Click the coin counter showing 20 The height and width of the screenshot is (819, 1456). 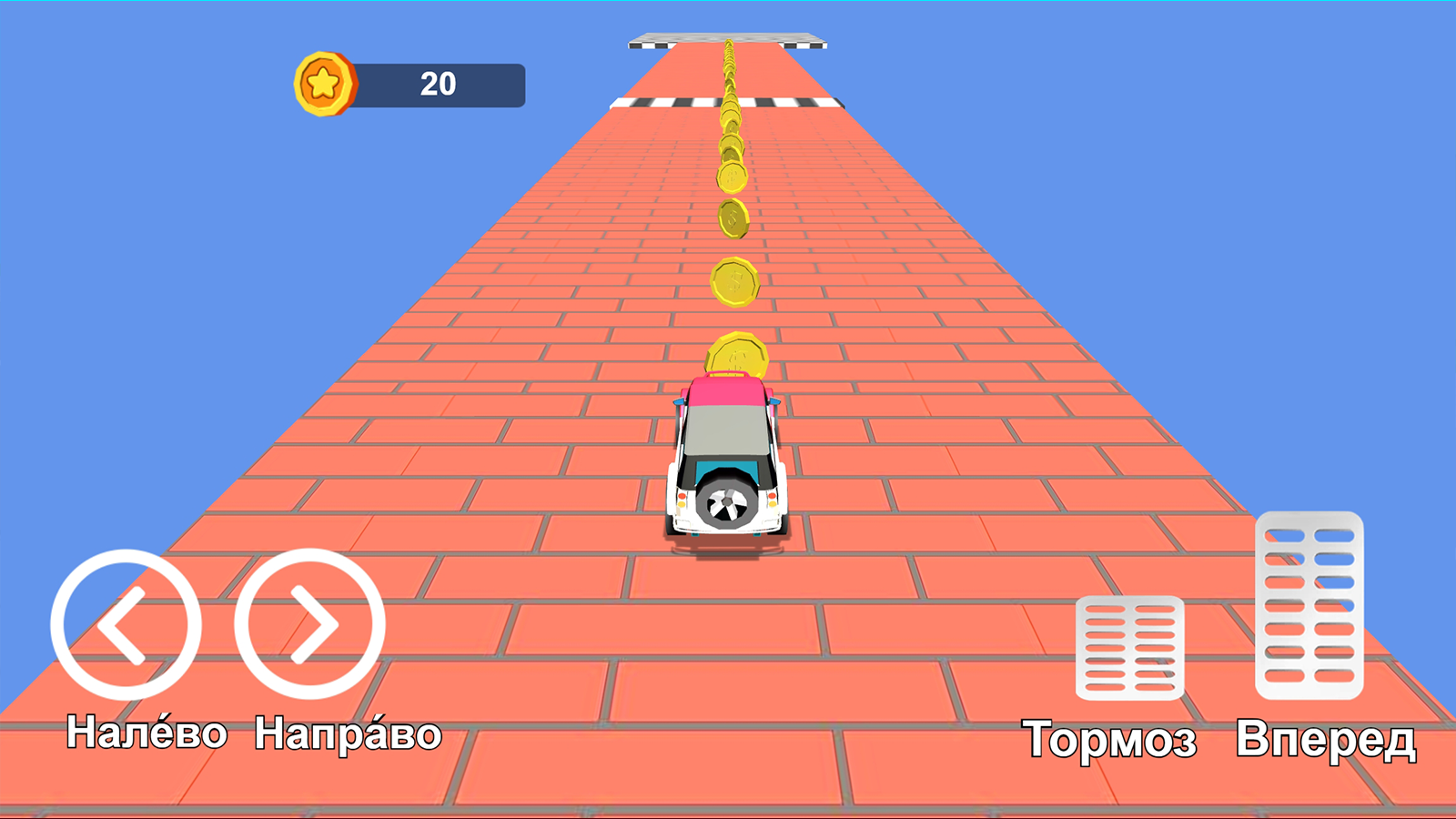tap(437, 84)
